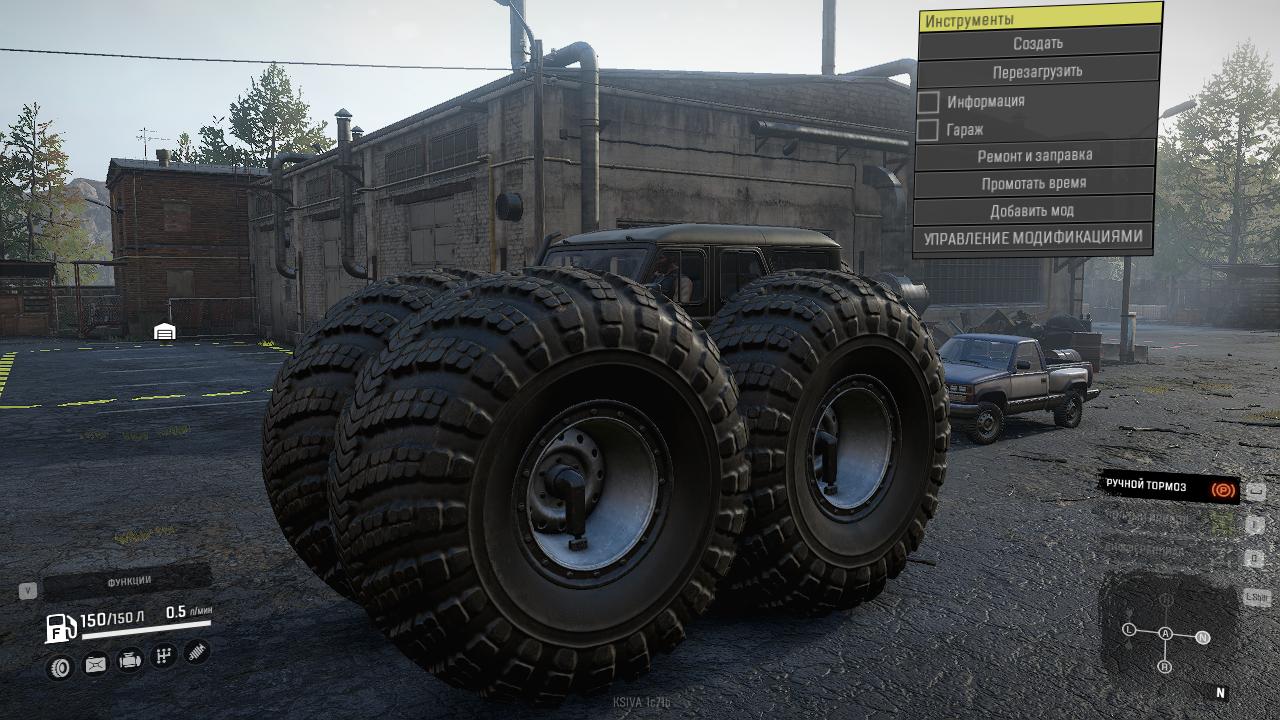Screen dimensions: 1280x720
Task: Activate Промотать время
Action: click(x=1033, y=184)
